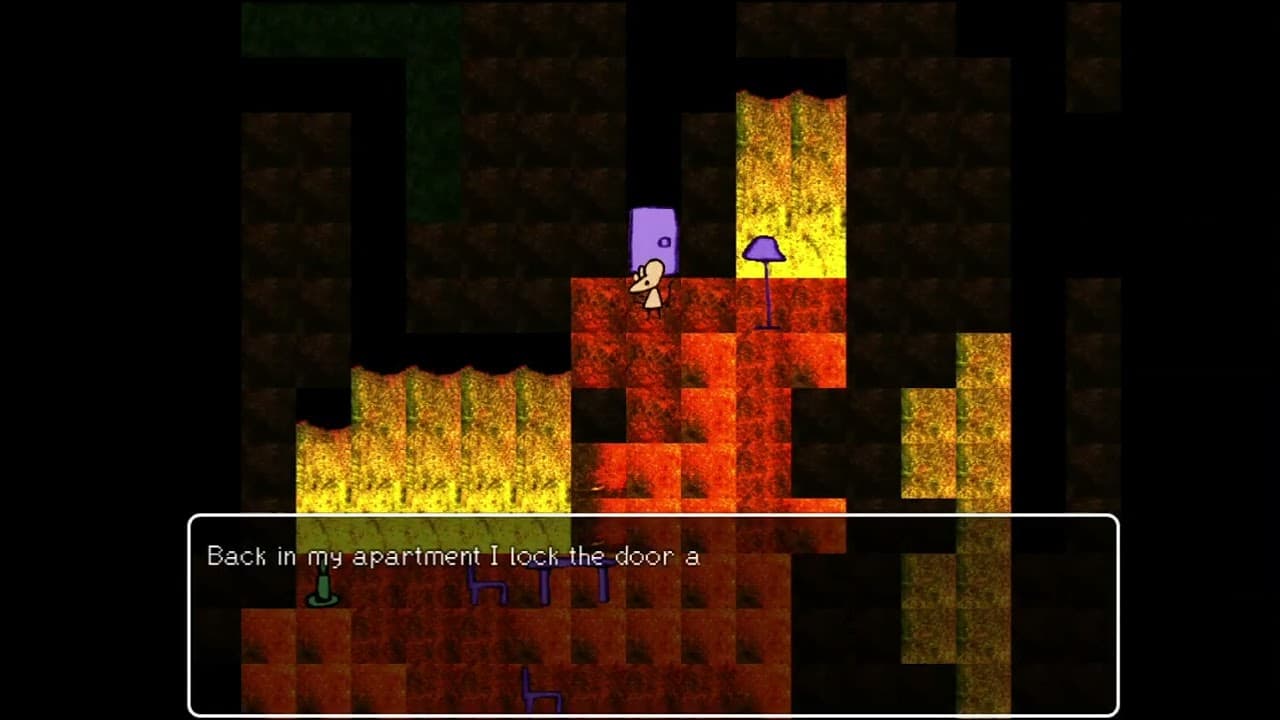Advance the 'Back in my apartment' dialogue box
The image size is (1280, 720).
point(652,614)
